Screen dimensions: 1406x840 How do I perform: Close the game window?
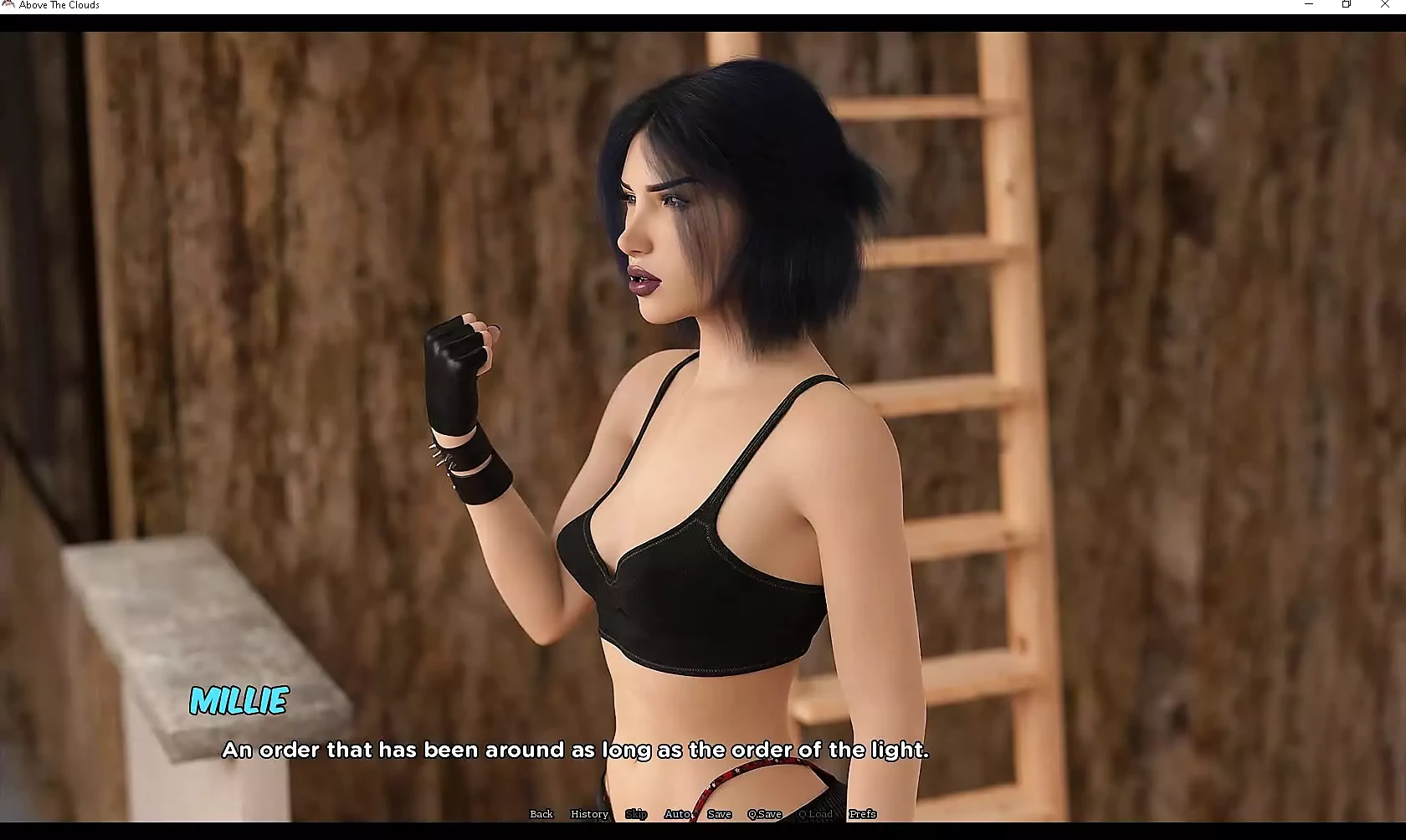point(1384,5)
